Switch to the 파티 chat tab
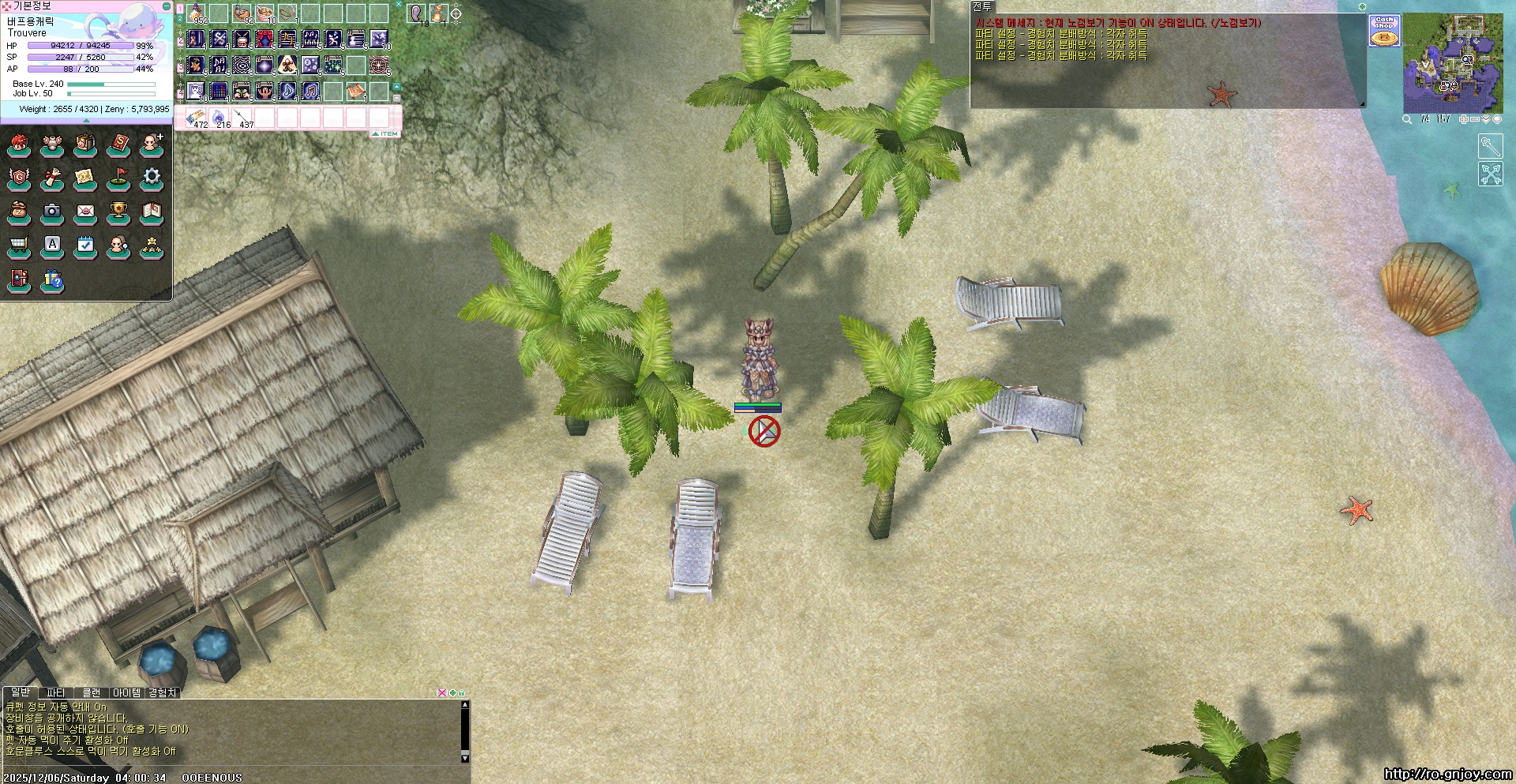The image size is (1516, 784). pos(55,693)
